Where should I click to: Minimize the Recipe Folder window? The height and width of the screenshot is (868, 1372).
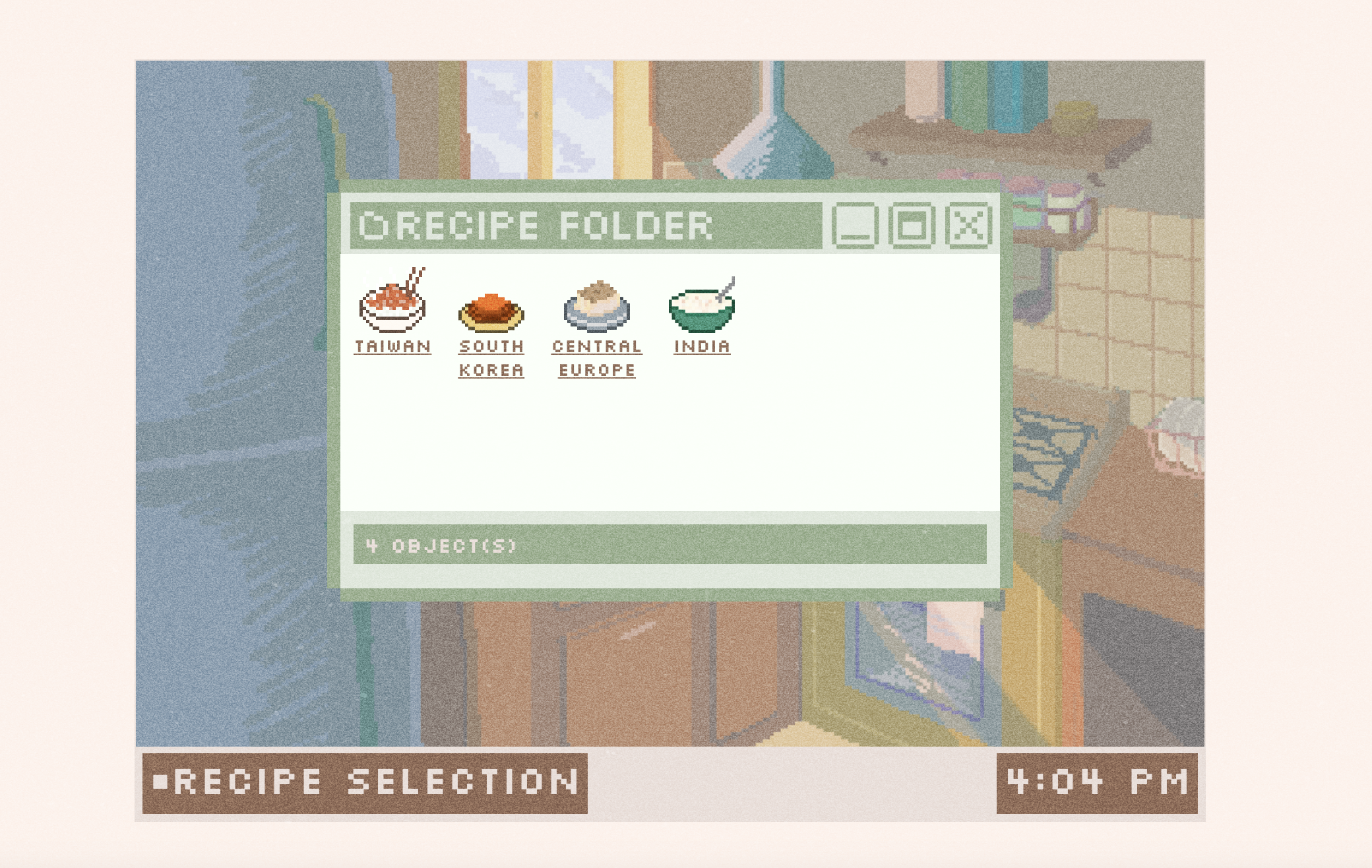pos(854,226)
